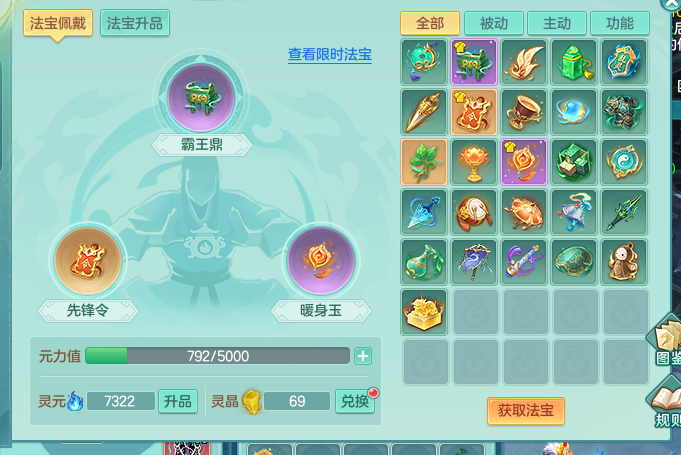Select the equipped 暖身玉 slot
The image size is (681, 455).
(x=321, y=262)
